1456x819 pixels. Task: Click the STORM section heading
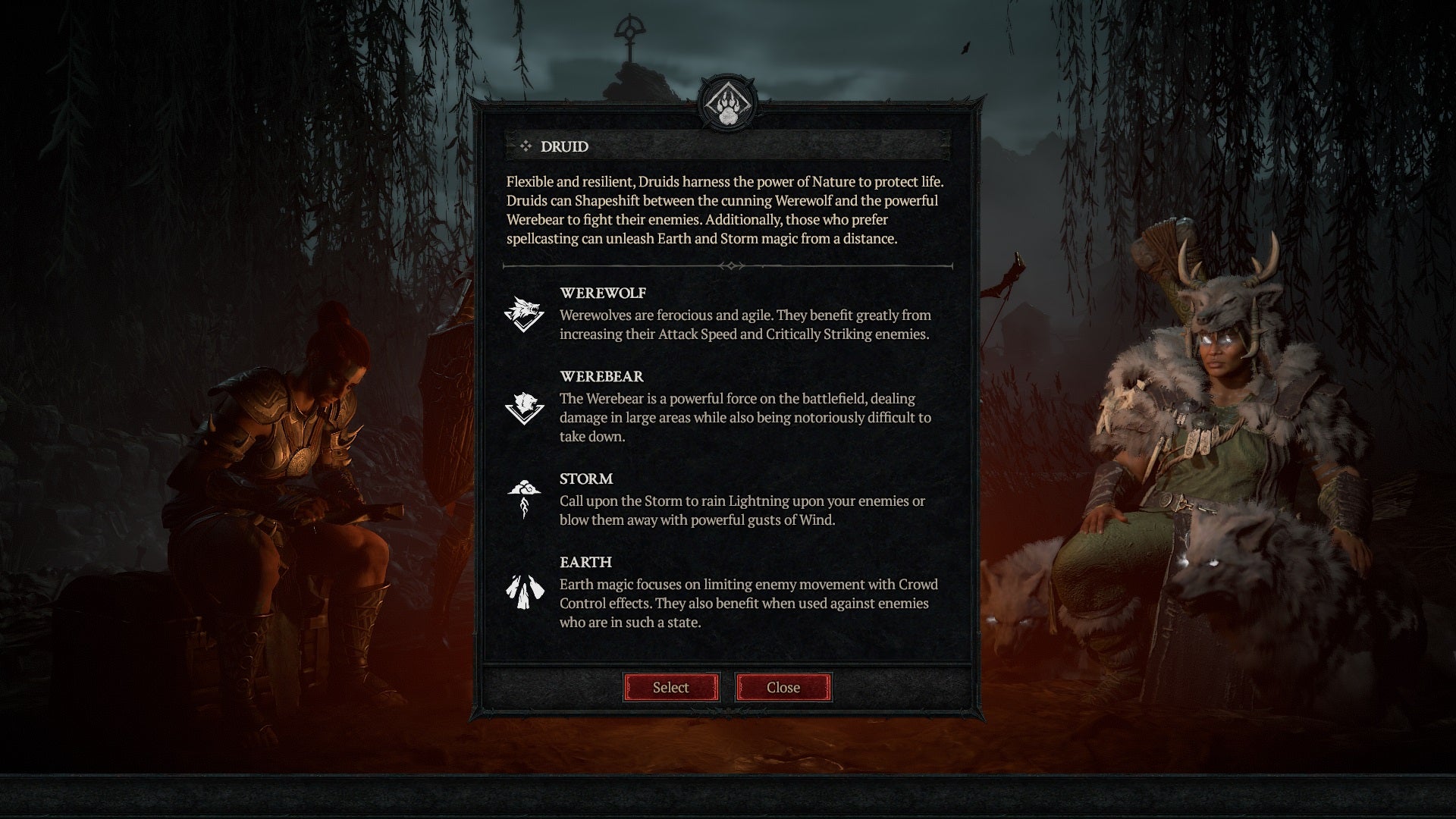tap(585, 479)
